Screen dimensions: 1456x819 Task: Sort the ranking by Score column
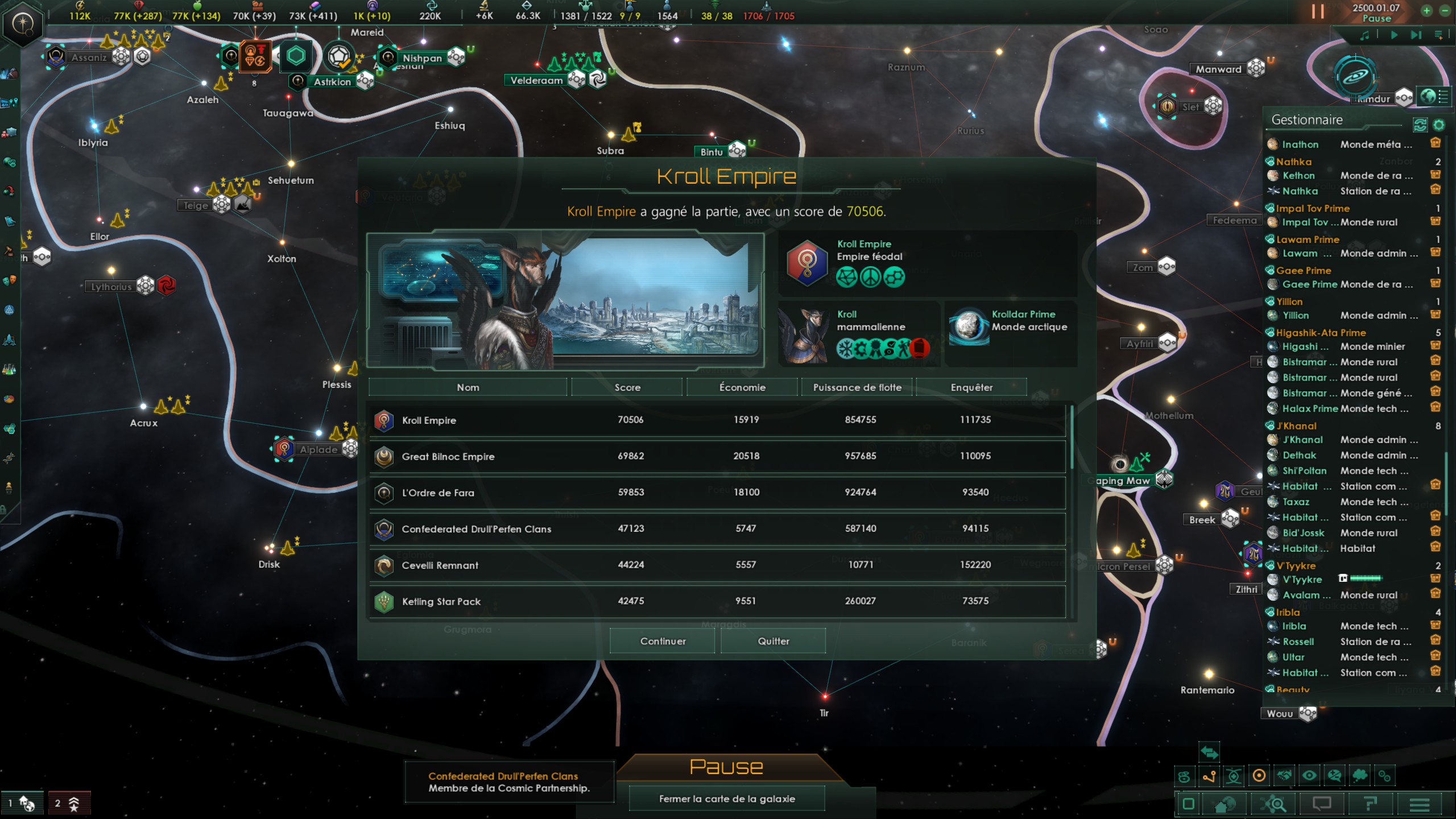(627, 387)
